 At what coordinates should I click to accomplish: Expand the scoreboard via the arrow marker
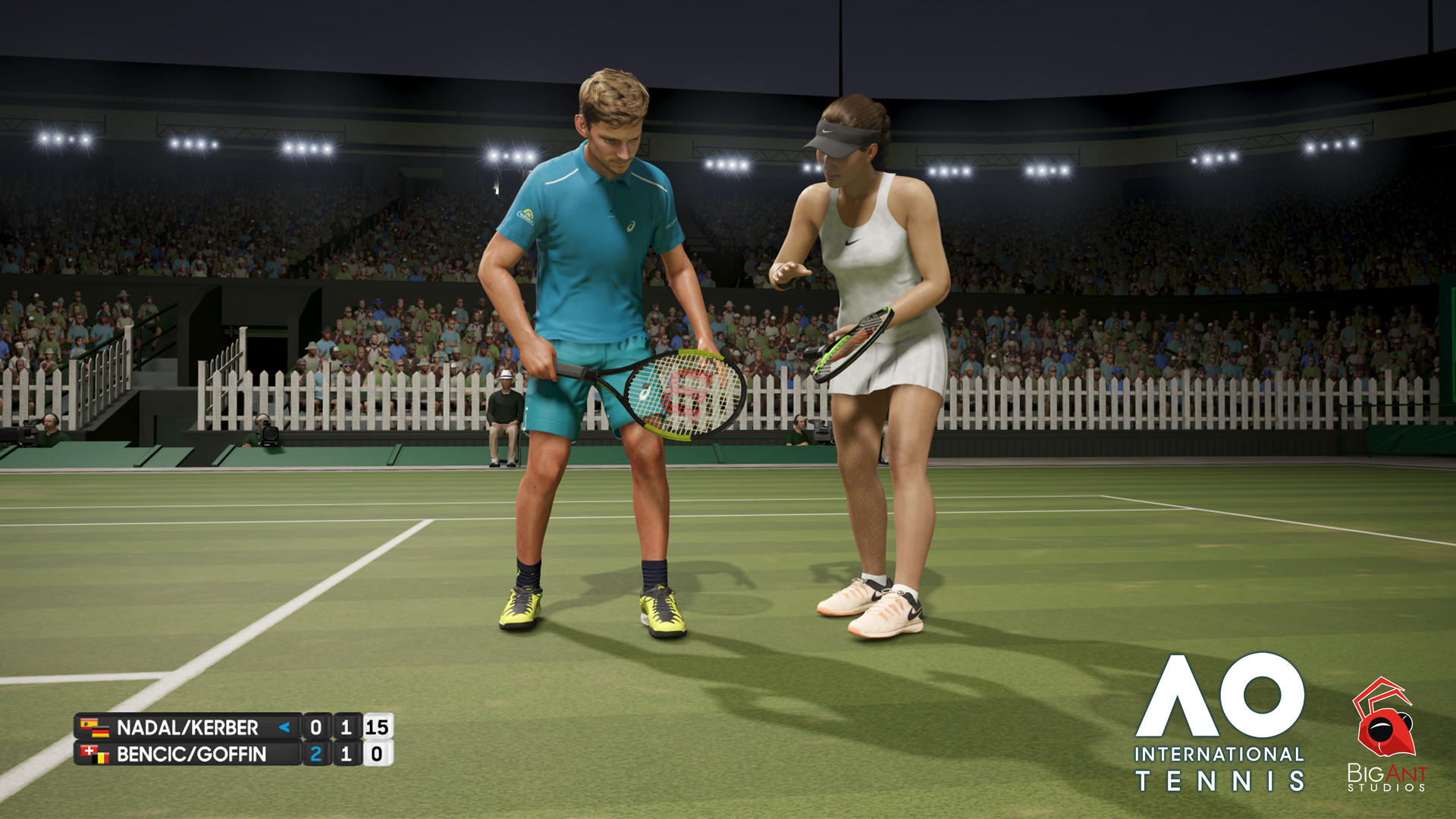pyautogui.click(x=284, y=726)
